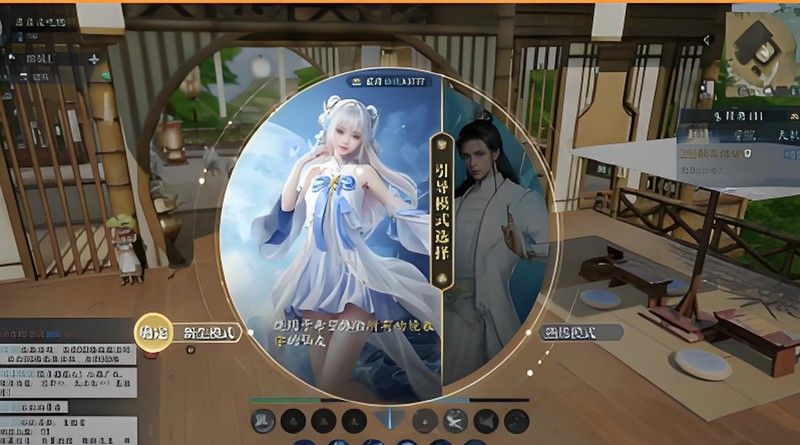The height and width of the screenshot is (445, 800).
Task: Open the minimap
Action: point(762,48)
